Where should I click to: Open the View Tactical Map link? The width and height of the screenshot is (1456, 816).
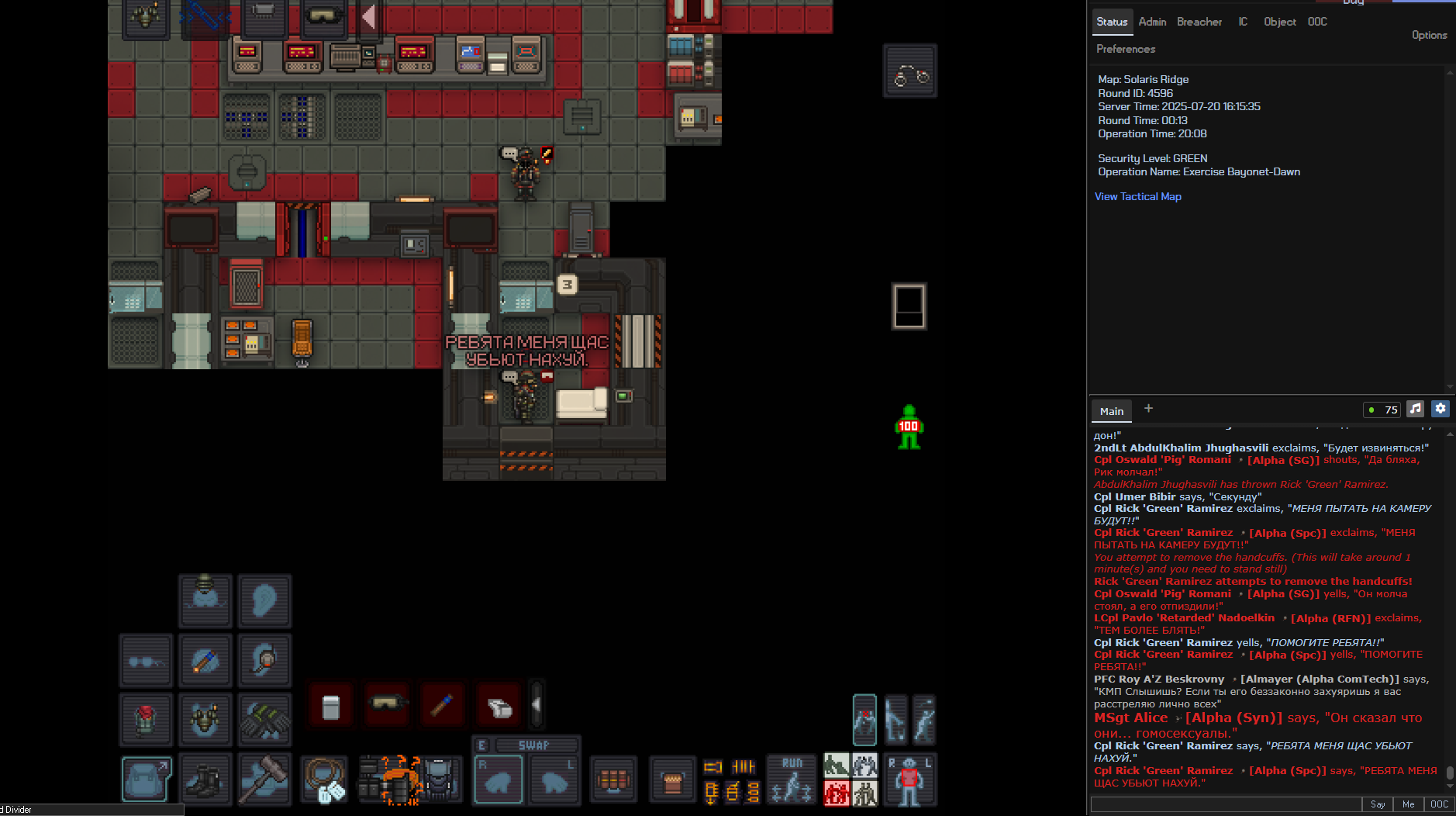coord(1137,197)
